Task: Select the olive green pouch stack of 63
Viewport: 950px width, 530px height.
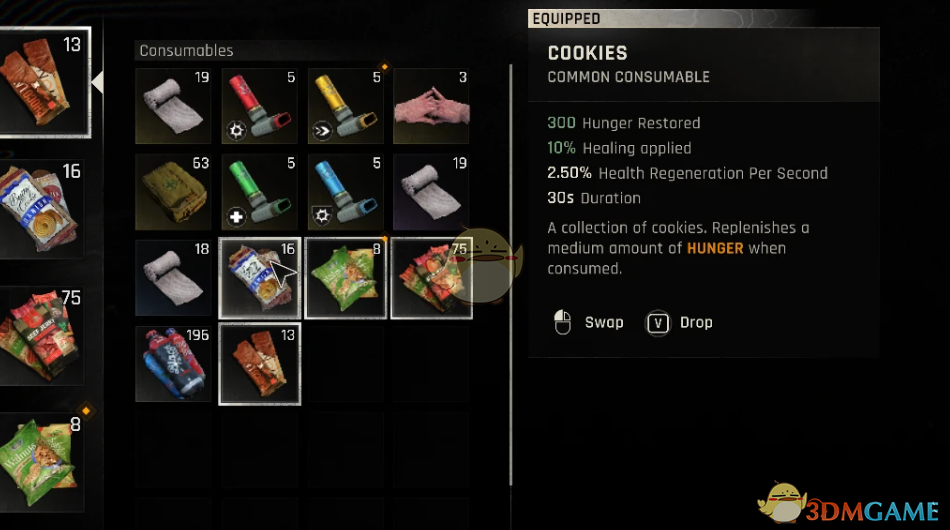Action: [x=173, y=192]
